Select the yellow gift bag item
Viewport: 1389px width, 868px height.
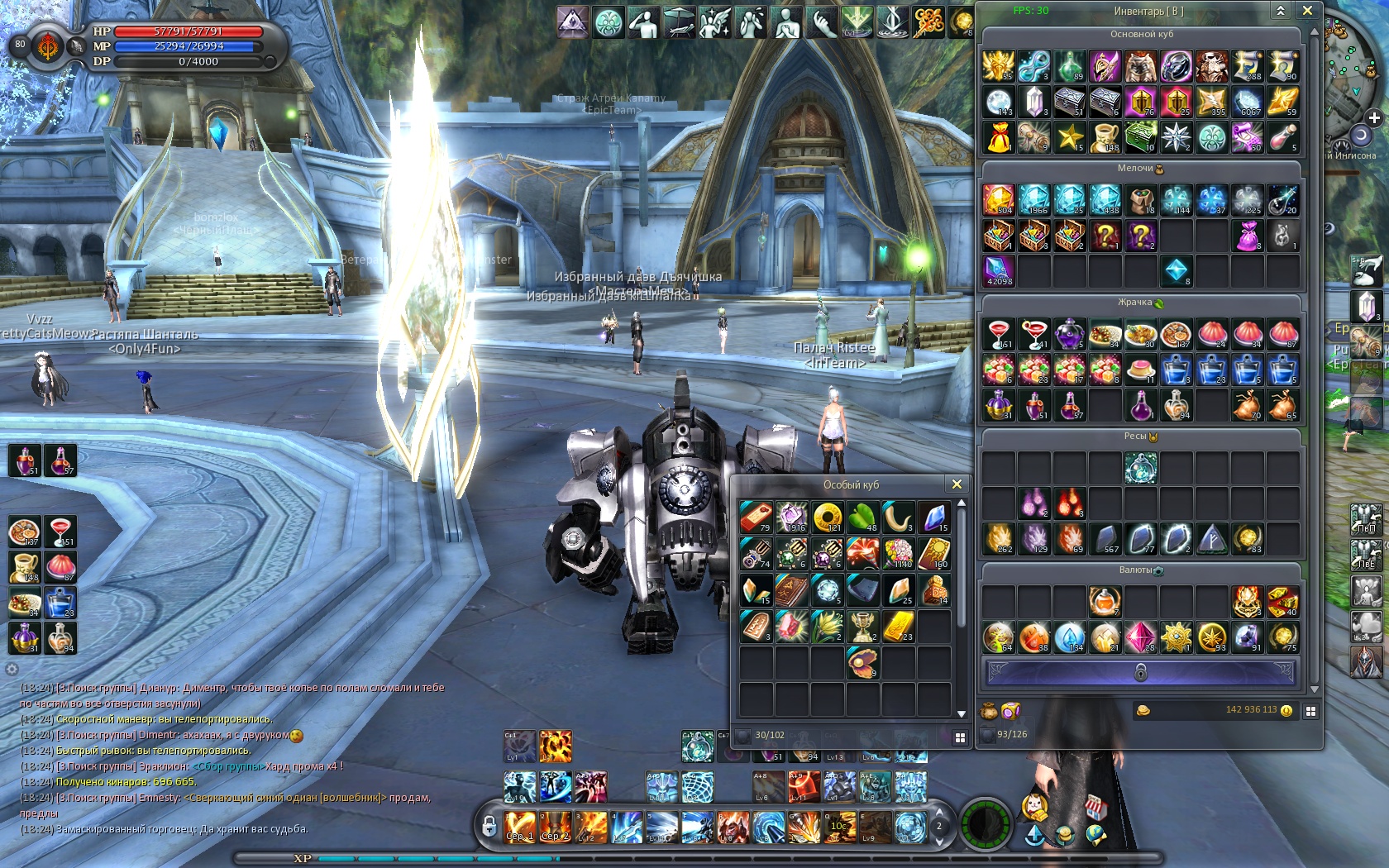[x=998, y=137]
